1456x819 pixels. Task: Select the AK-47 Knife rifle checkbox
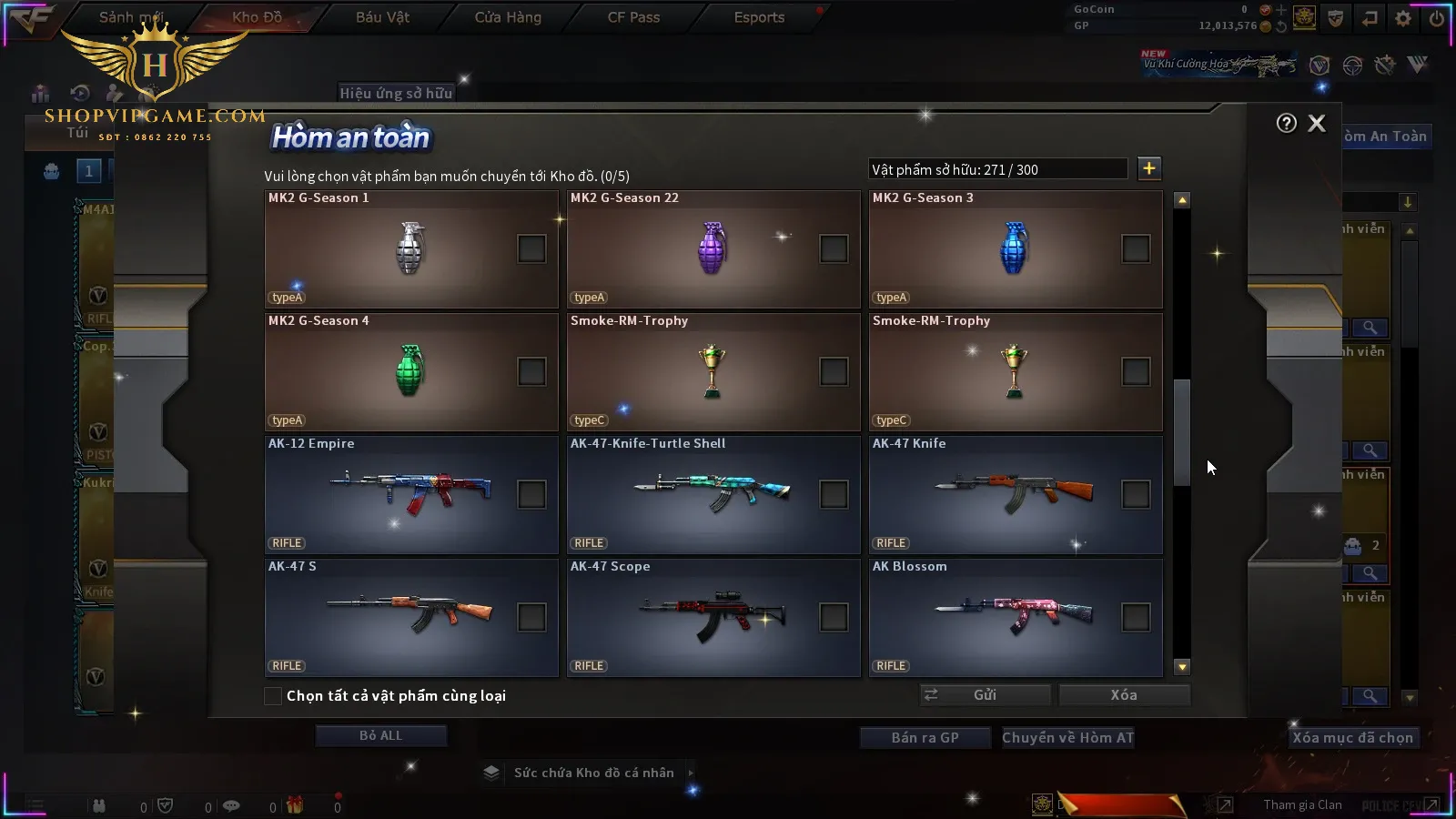tap(1136, 494)
